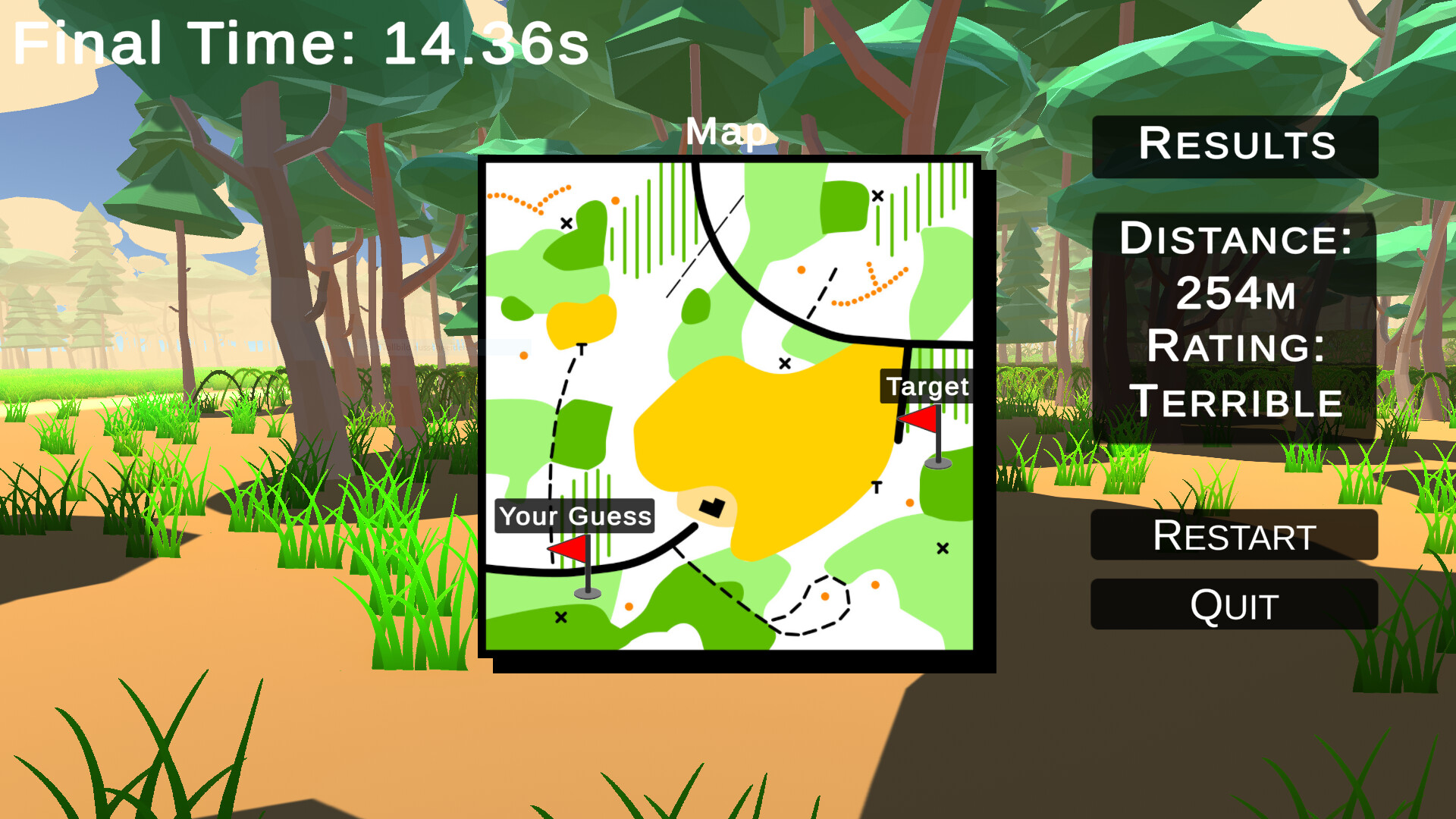Click the X mark below the Your Guess flag
This screenshot has height=819, width=1456.
[560, 618]
